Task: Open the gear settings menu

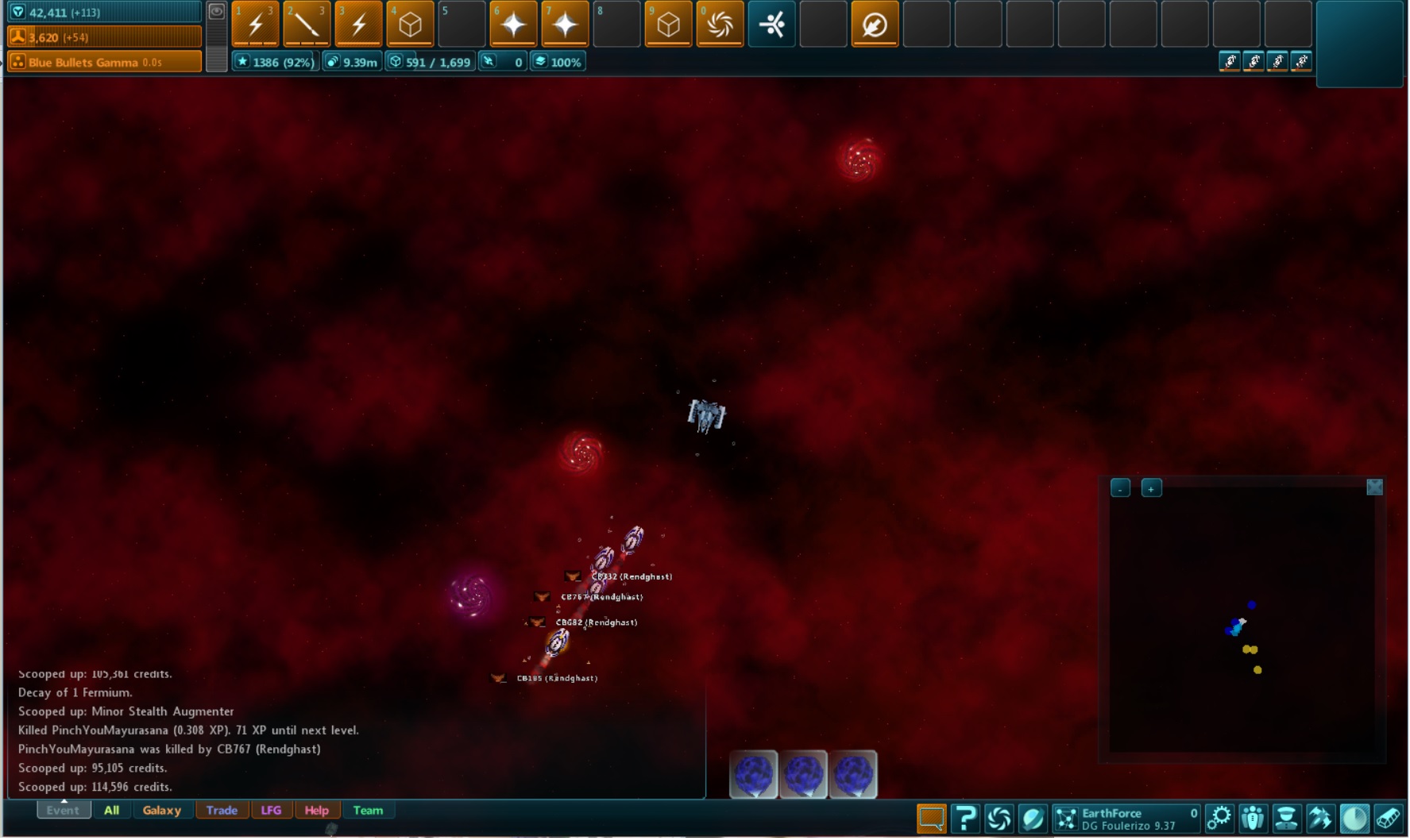Action: 1219,818
